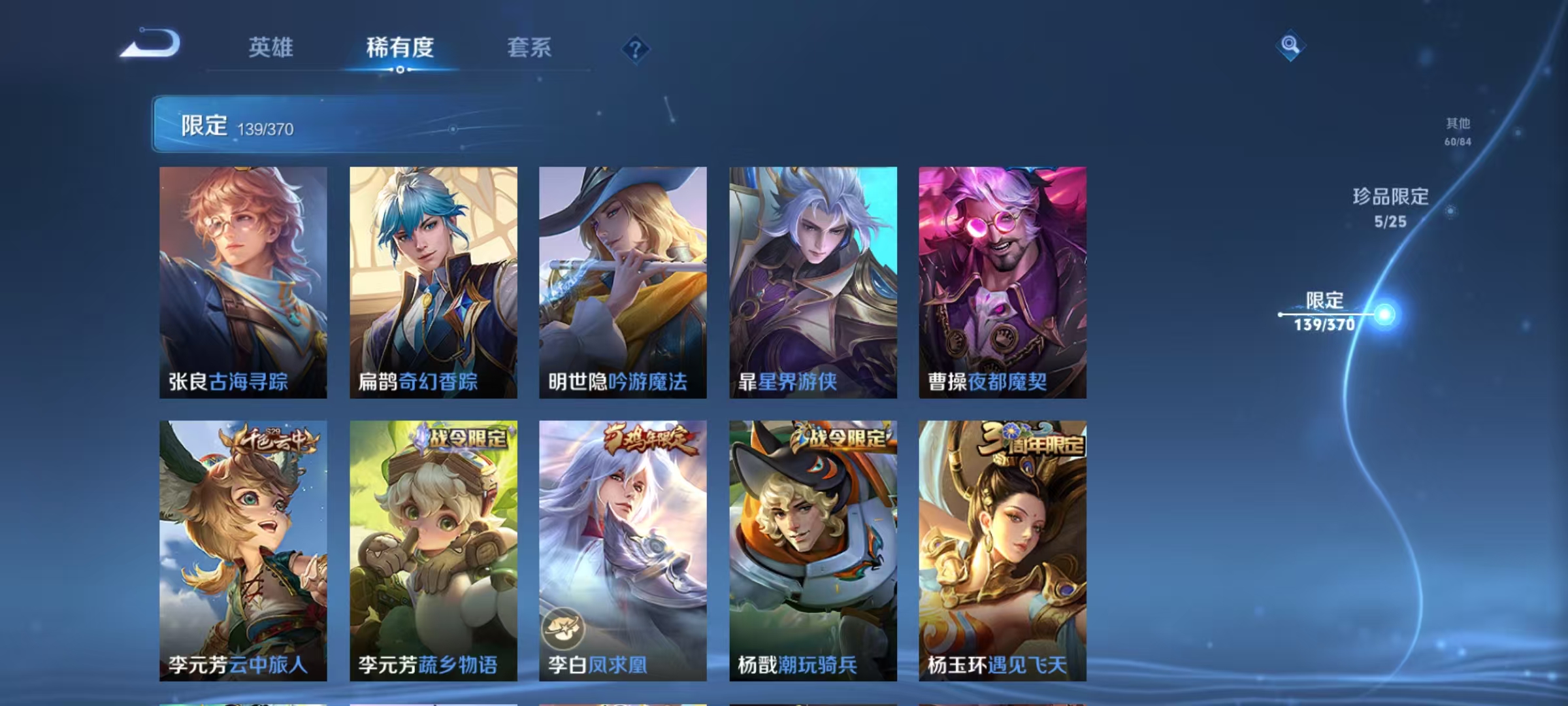Screen dimensions: 1568x706
Task: Switch to the 英雄 tab
Action: click(x=272, y=48)
